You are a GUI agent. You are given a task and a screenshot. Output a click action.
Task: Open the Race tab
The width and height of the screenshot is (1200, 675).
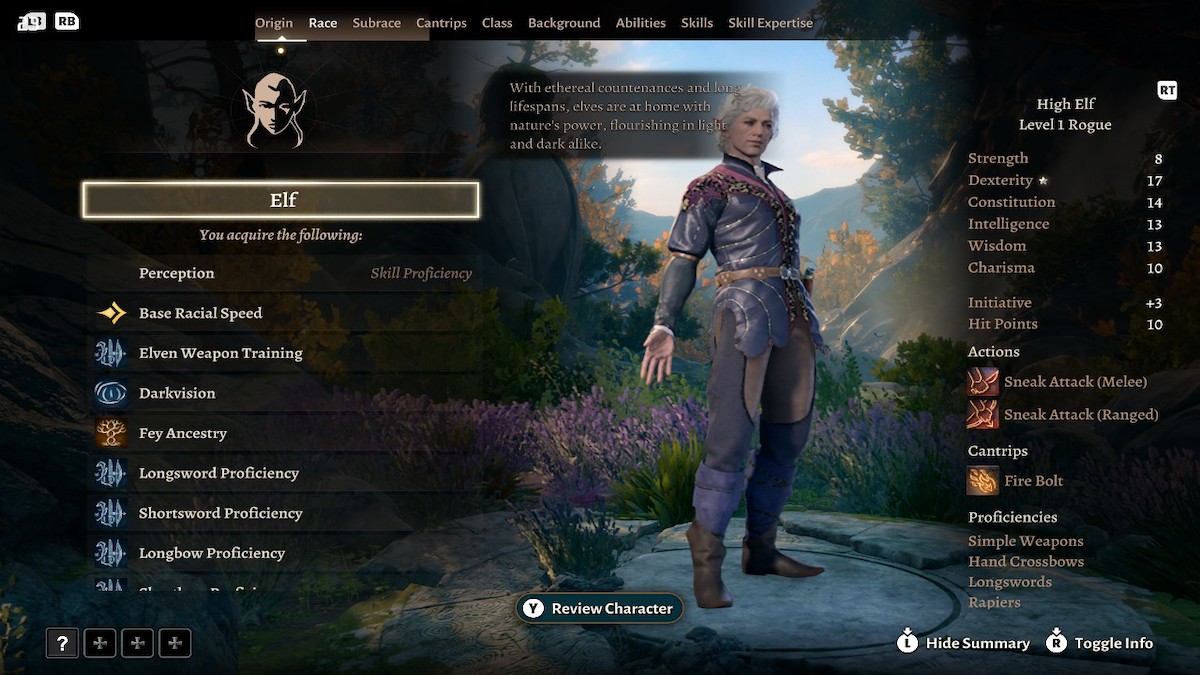point(322,23)
